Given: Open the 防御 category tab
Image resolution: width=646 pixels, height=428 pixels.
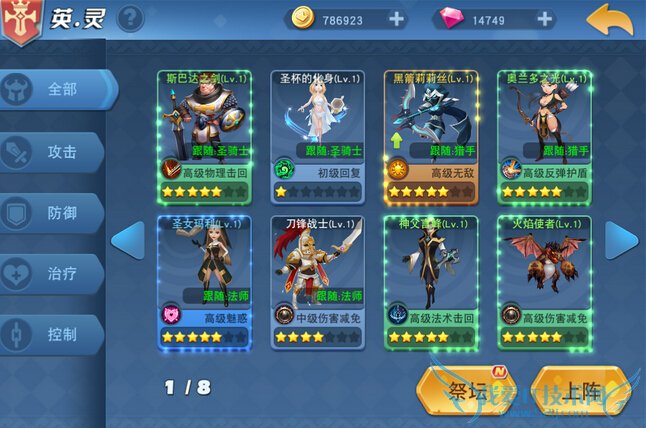Looking at the screenshot, I should tap(57, 213).
